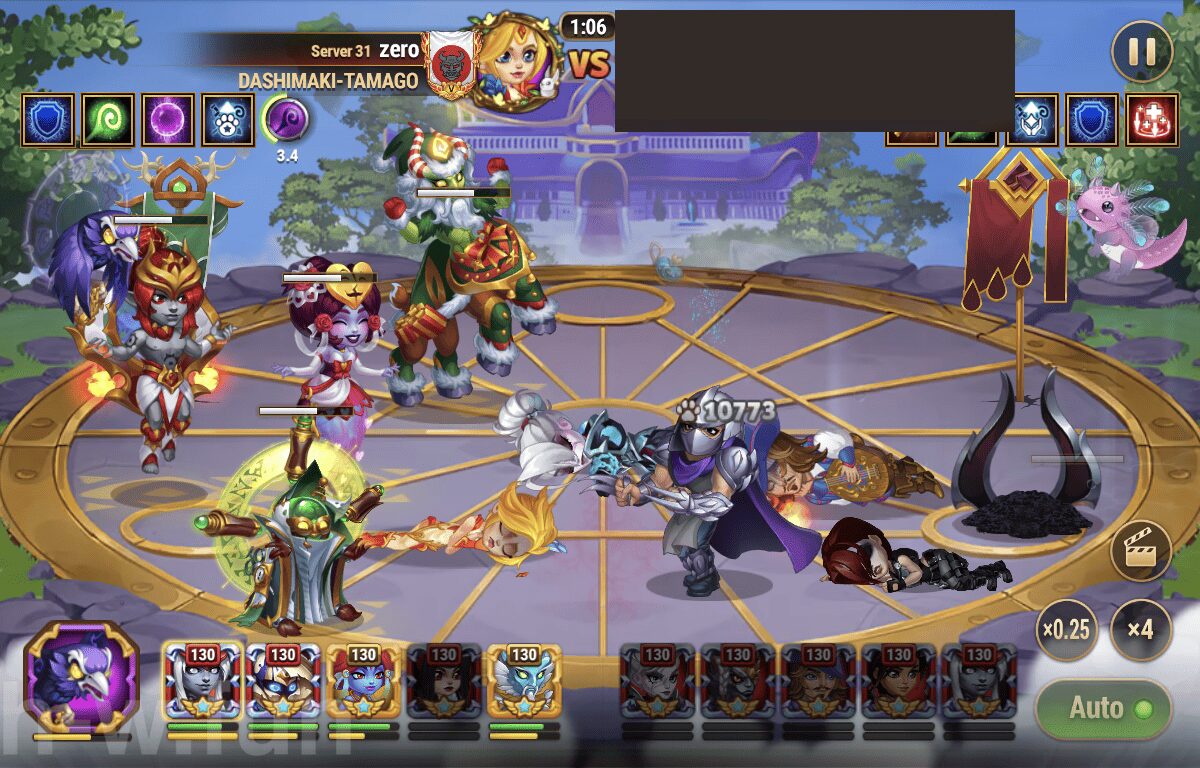Inspect the purple orb buff icon
This screenshot has height=768, width=1200.
point(168,120)
